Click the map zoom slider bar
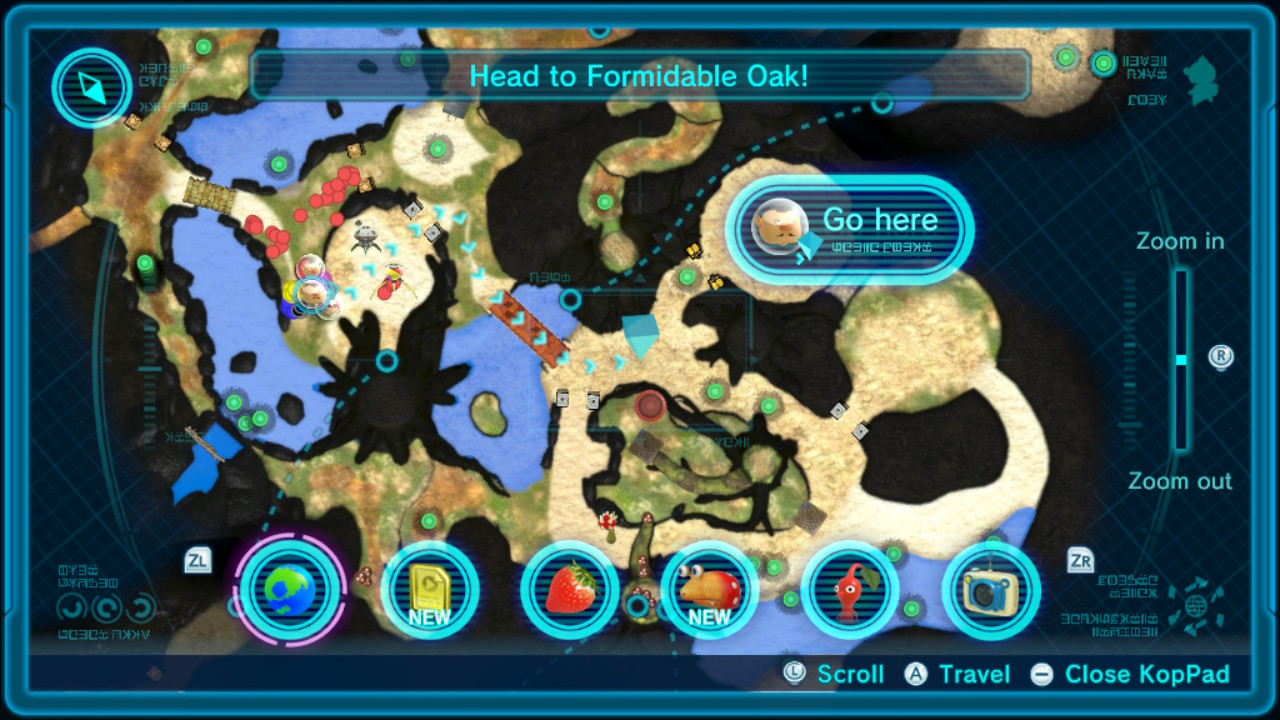 [1181, 360]
